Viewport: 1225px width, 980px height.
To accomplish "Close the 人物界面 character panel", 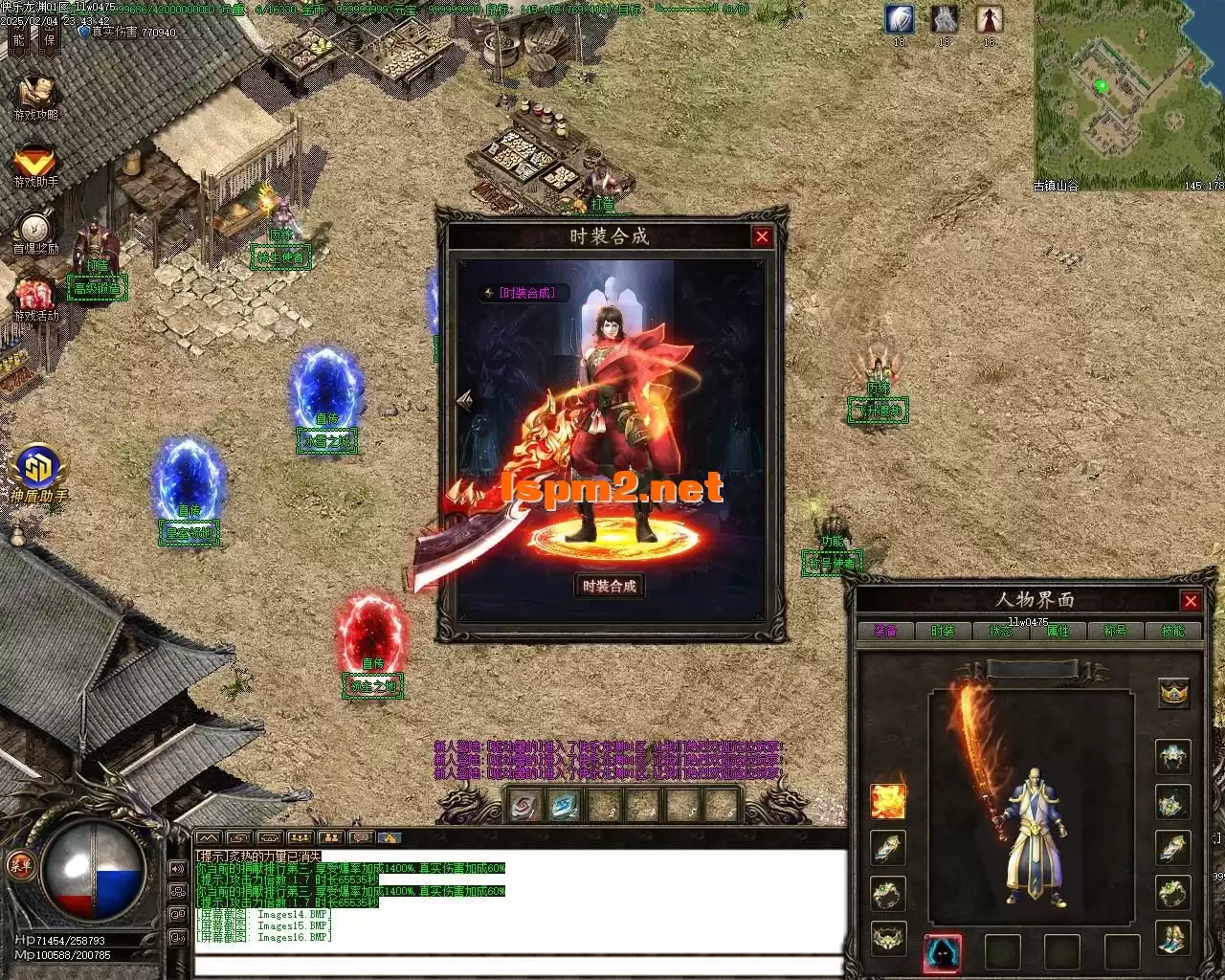I will click(x=1191, y=601).
